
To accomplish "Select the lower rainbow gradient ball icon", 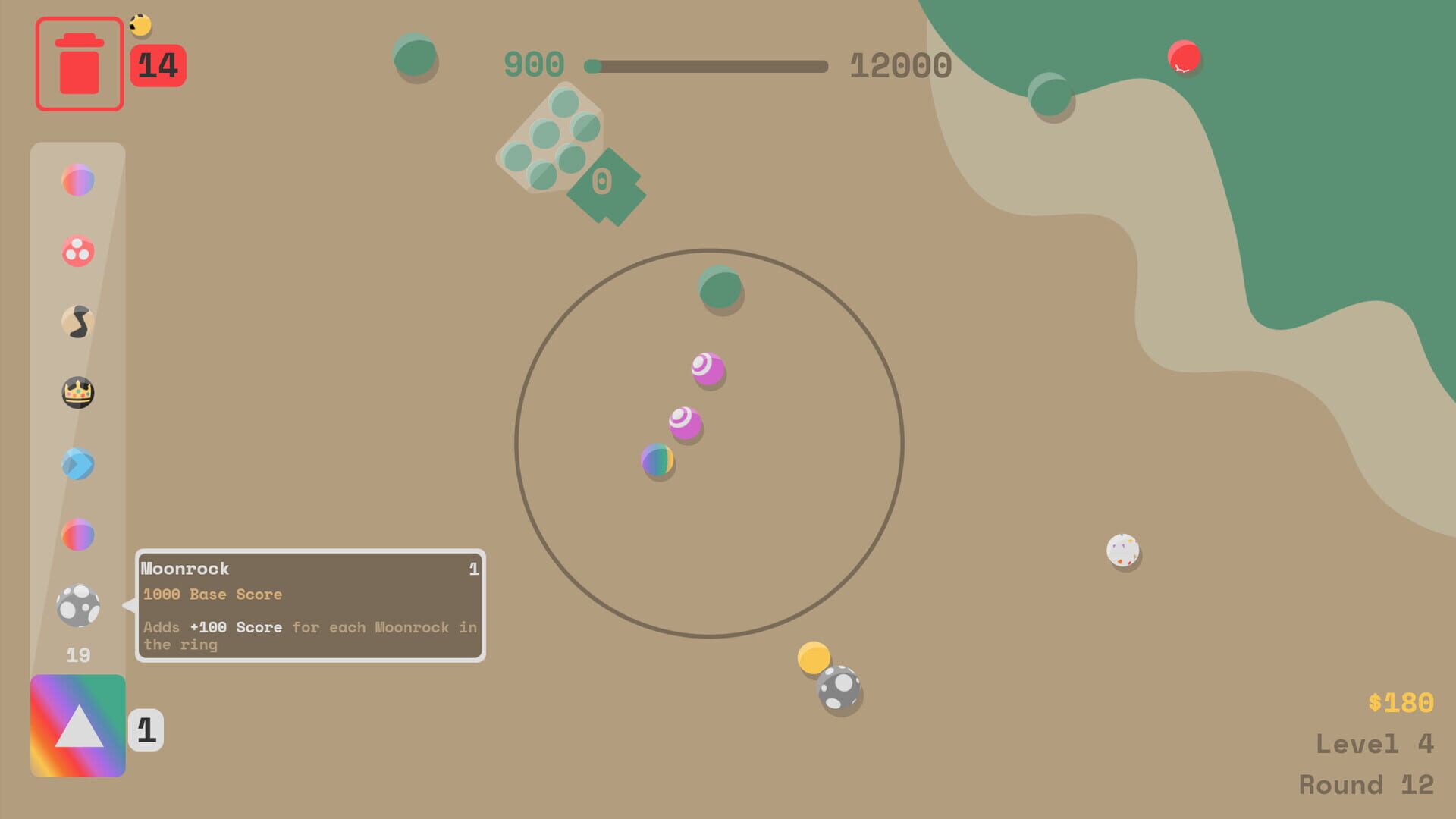I will point(78,536).
